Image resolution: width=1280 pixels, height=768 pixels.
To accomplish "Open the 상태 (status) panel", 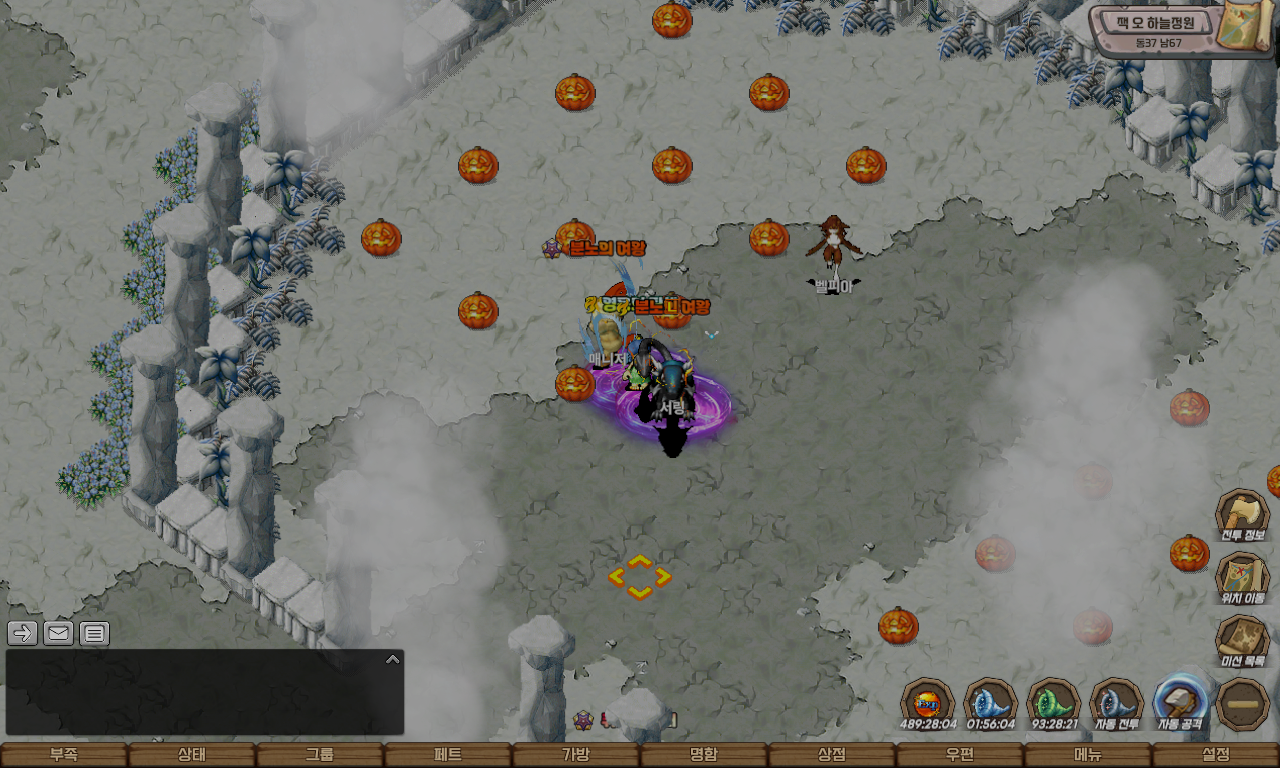I will 191,755.
